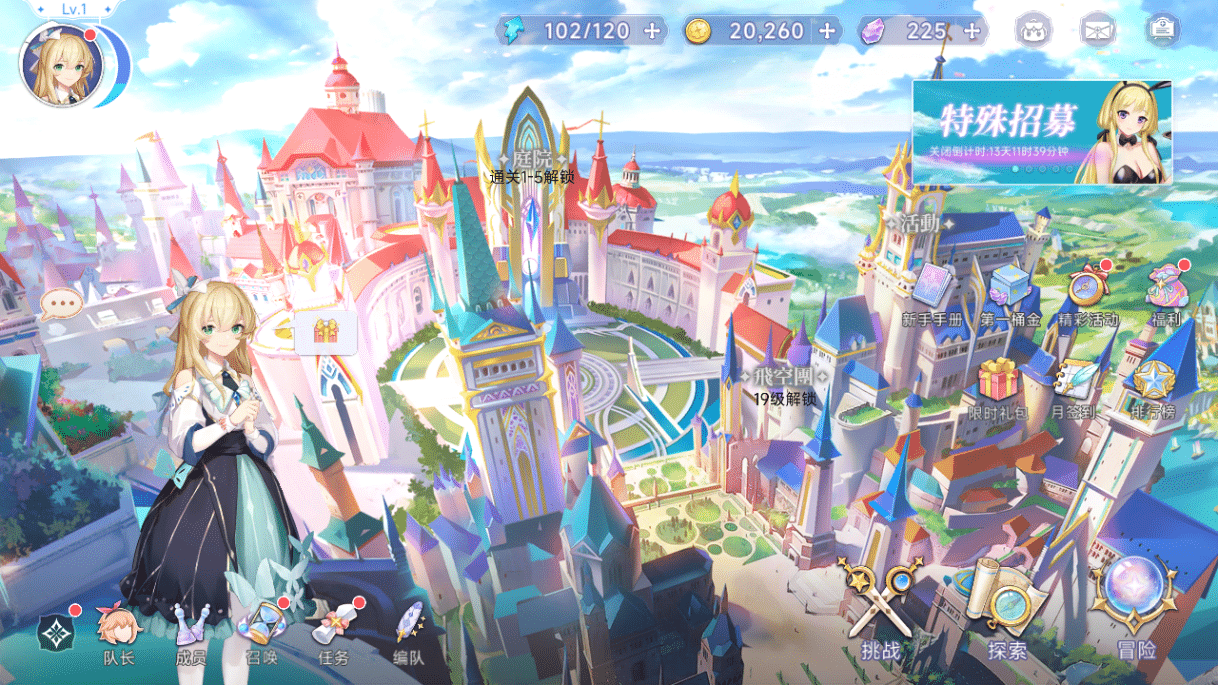Image resolution: width=1218 pixels, height=685 pixels.
Task: Open the 新手手册 beginner handbook
Action: 932,291
